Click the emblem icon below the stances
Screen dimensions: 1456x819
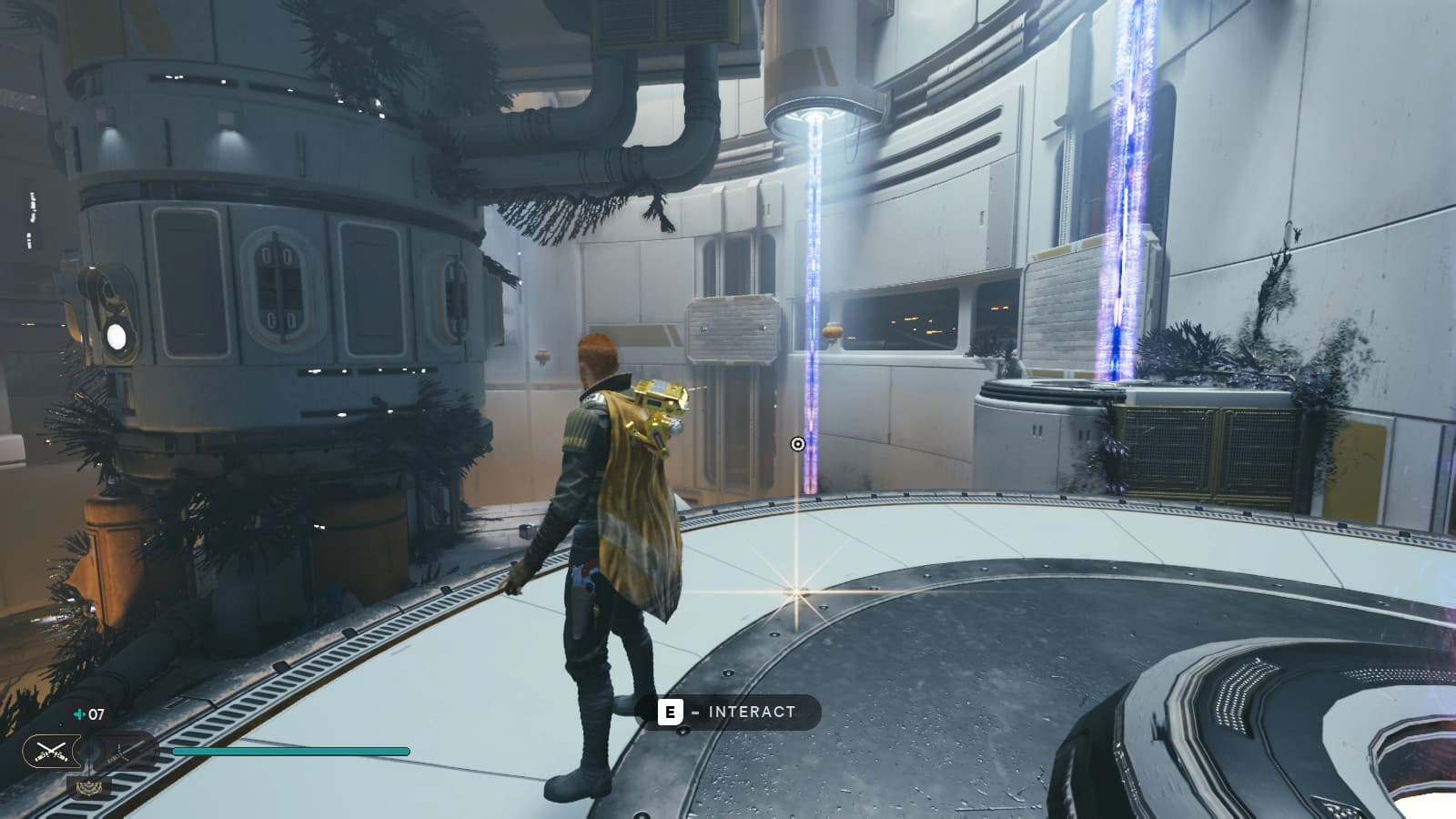pos(87,788)
